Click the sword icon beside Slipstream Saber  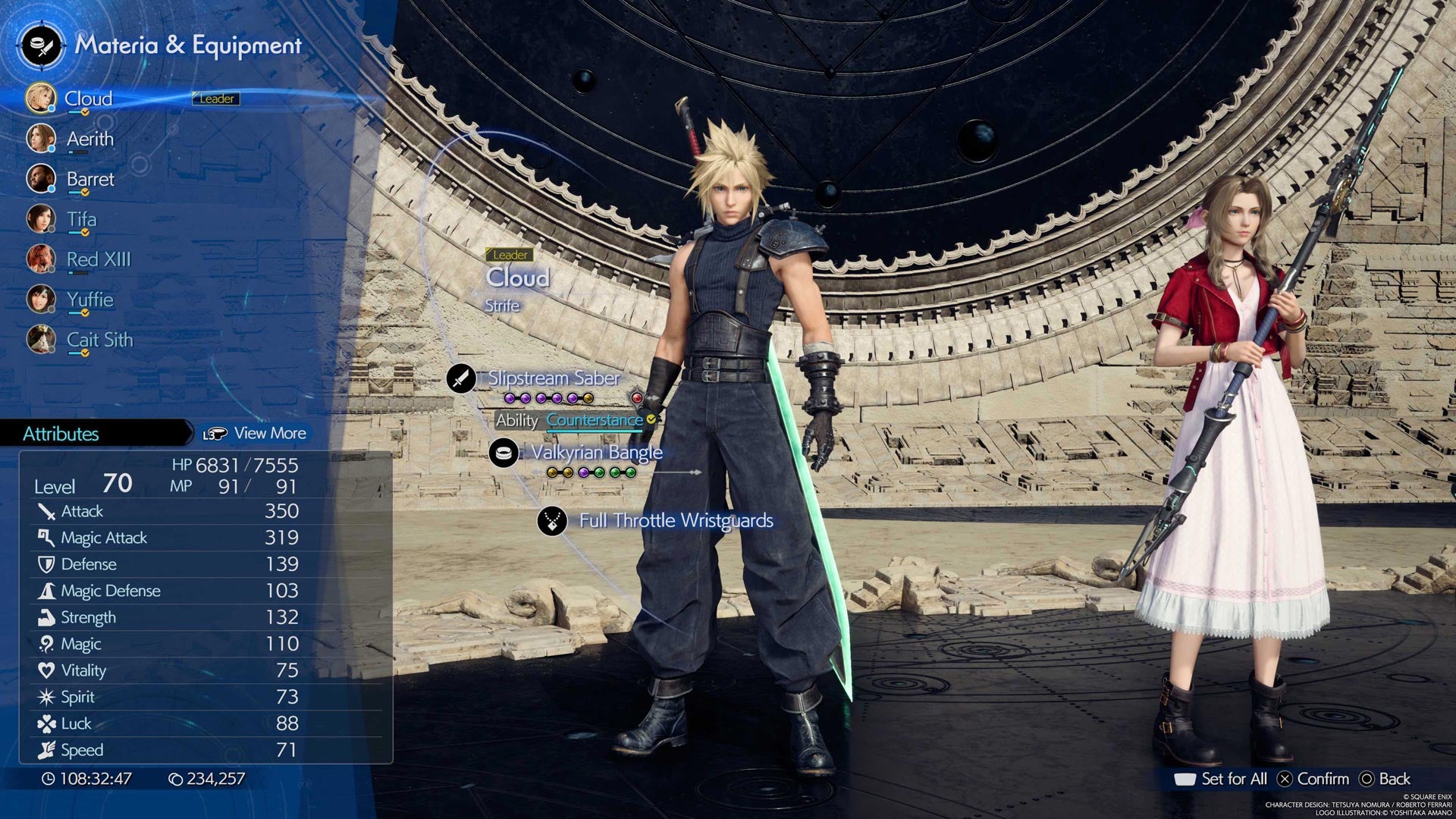(461, 378)
